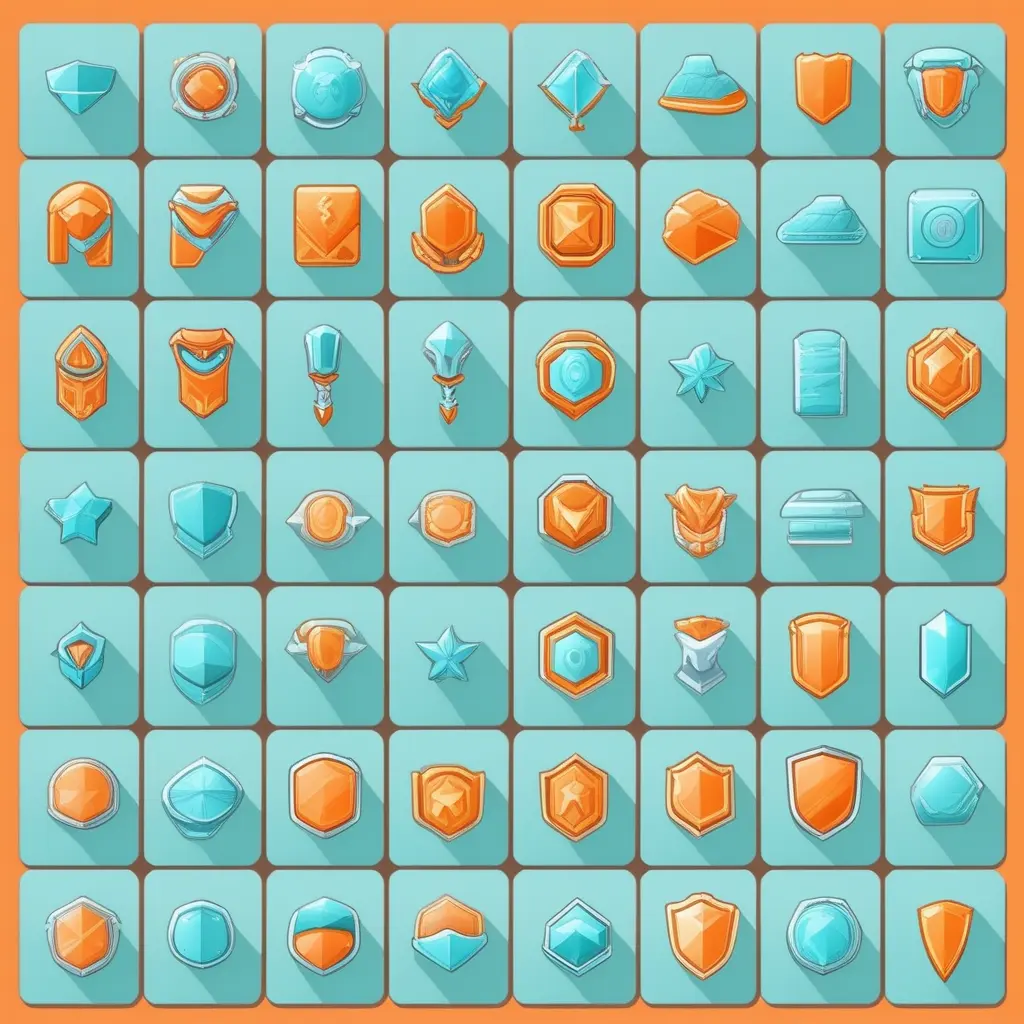
Task: Choose the orange arch-shaped icon tile
Action: pyautogui.click(x=79, y=224)
